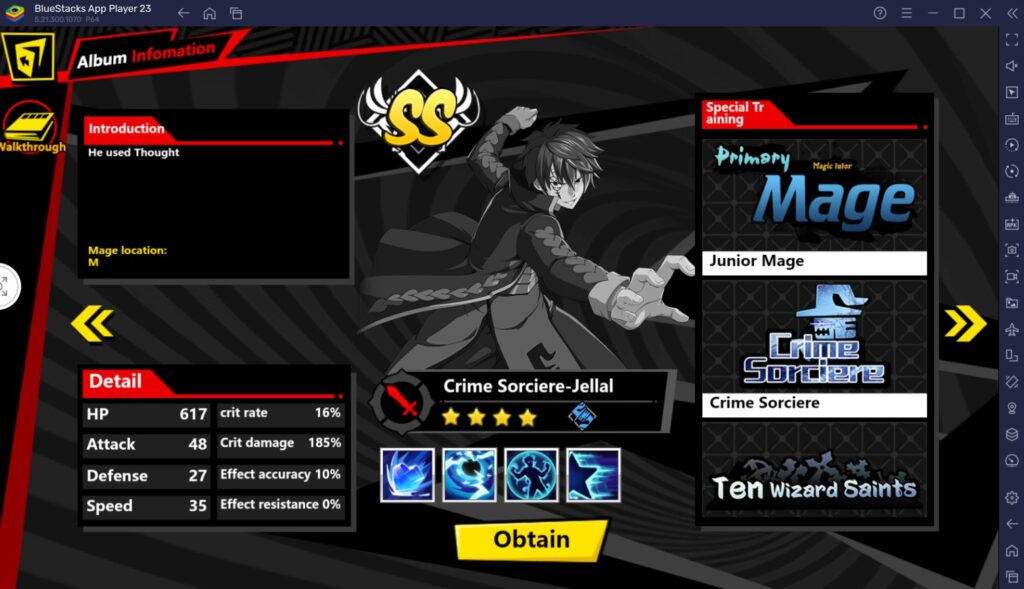Image resolution: width=1024 pixels, height=589 pixels.
Task: Show the next character with right chevrons
Action: (x=964, y=323)
